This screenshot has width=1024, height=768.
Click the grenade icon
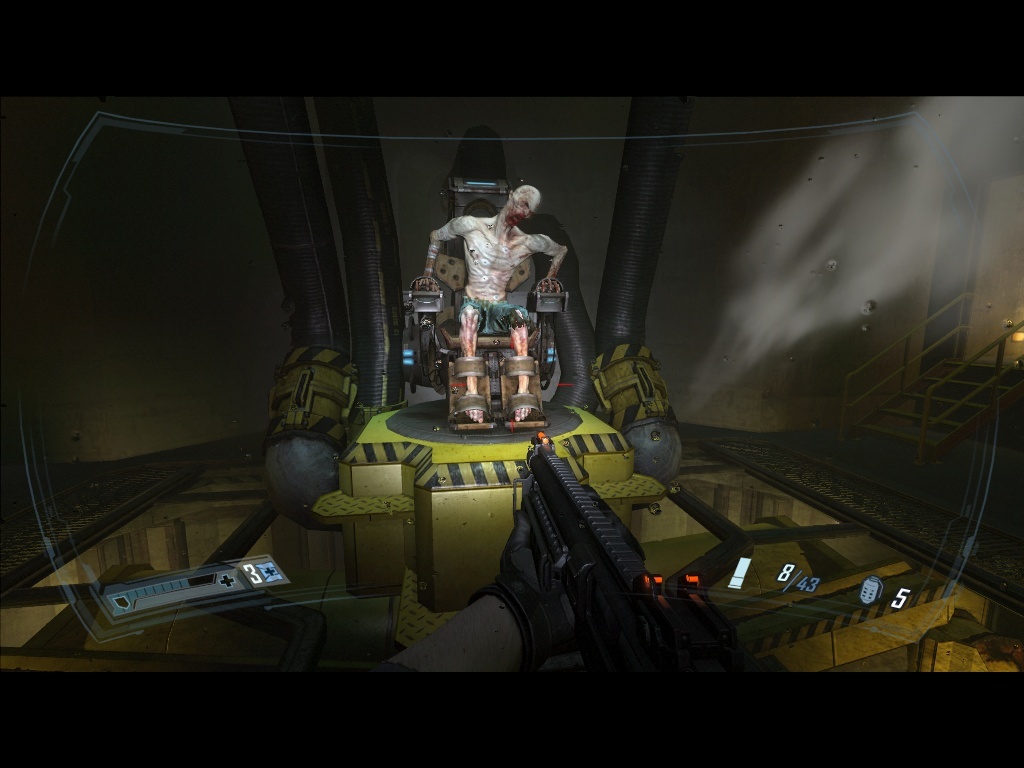pos(870,593)
